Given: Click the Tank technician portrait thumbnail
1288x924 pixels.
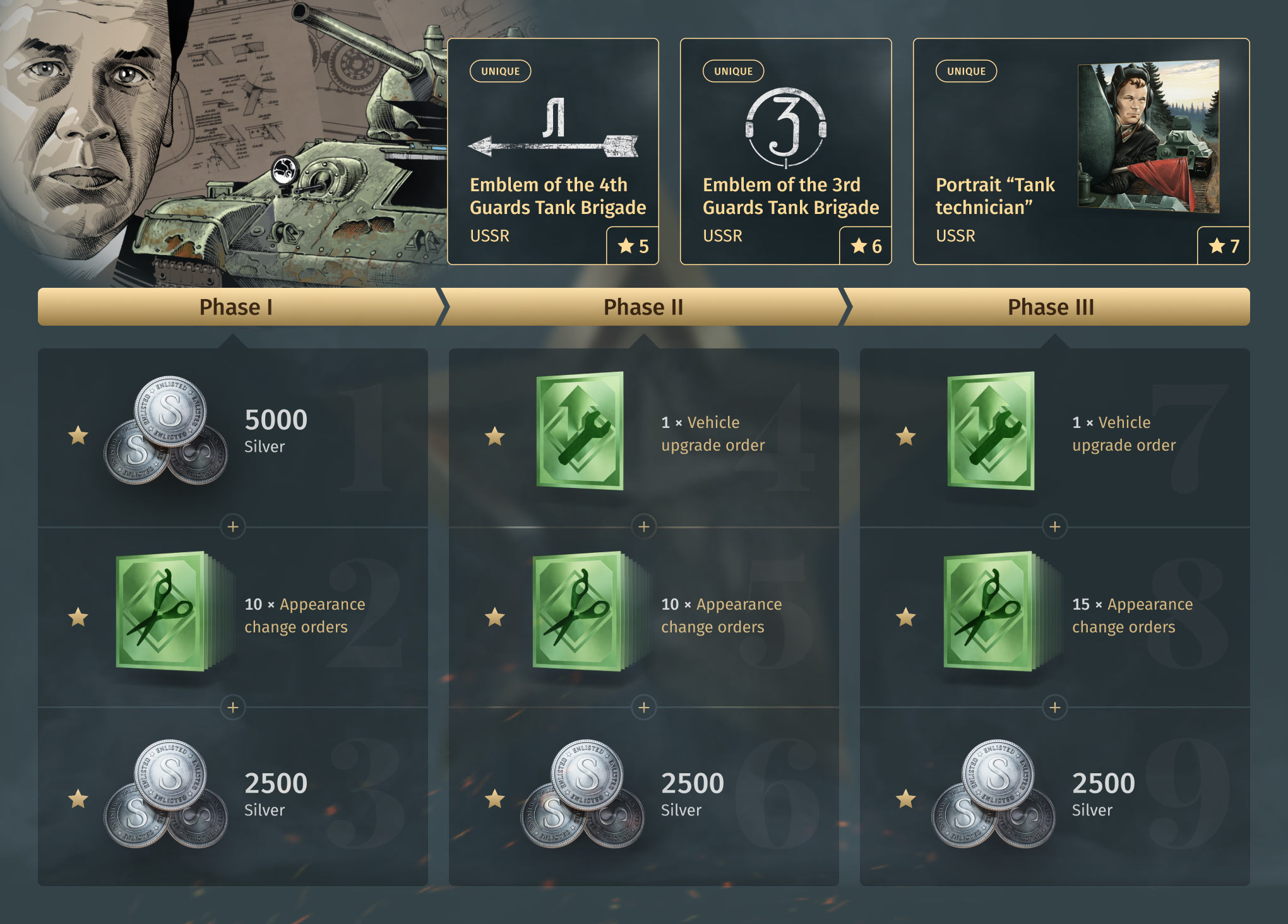Looking at the screenshot, I should coord(1148,136).
